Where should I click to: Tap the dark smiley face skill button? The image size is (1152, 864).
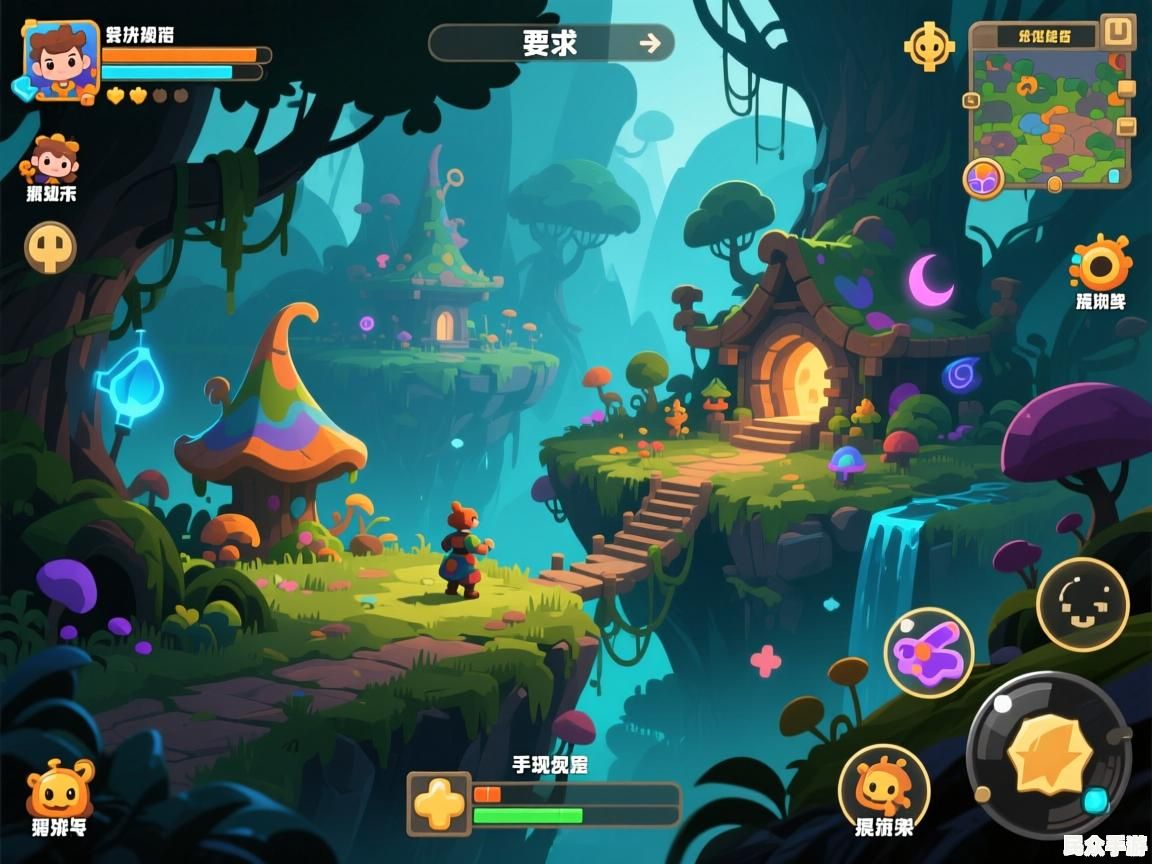(x=1082, y=604)
